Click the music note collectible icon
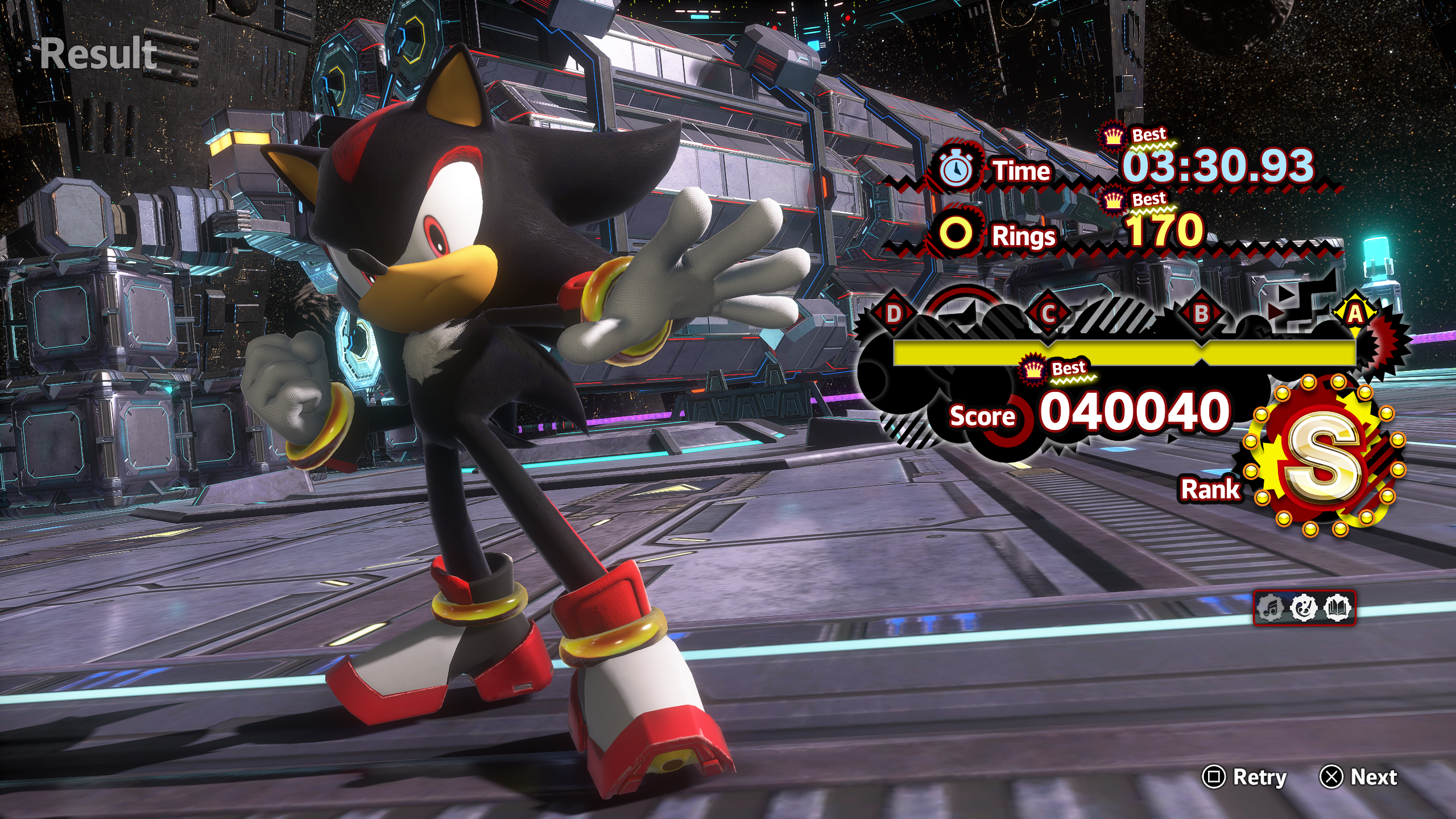The height and width of the screenshot is (819, 1456). click(x=1271, y=608)
